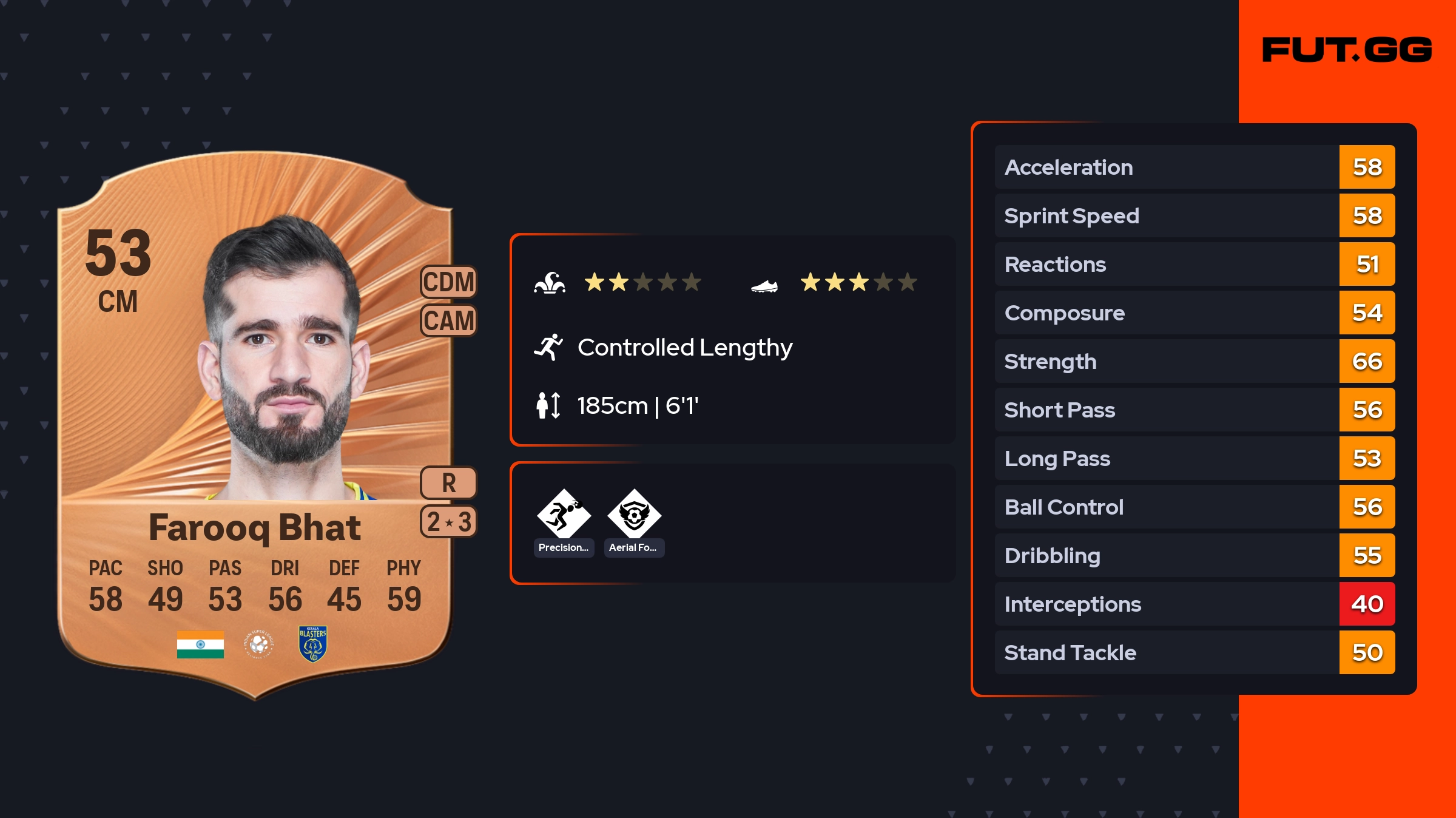Select the CDM alternate position badge
This screenshot has height=818, width=1456.
pyautogui.click(x=449, y=282)
